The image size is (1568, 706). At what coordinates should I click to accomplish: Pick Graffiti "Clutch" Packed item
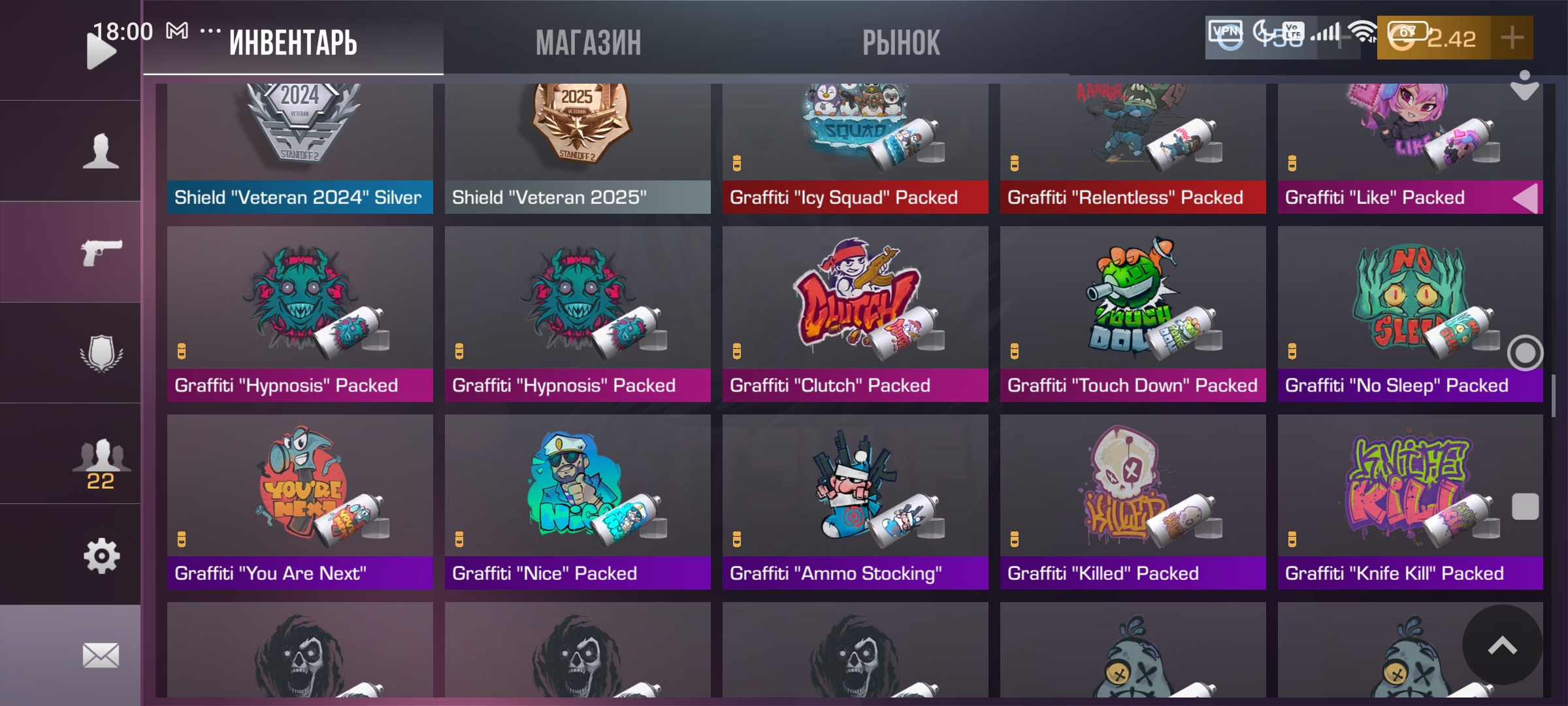pos(855,314)
